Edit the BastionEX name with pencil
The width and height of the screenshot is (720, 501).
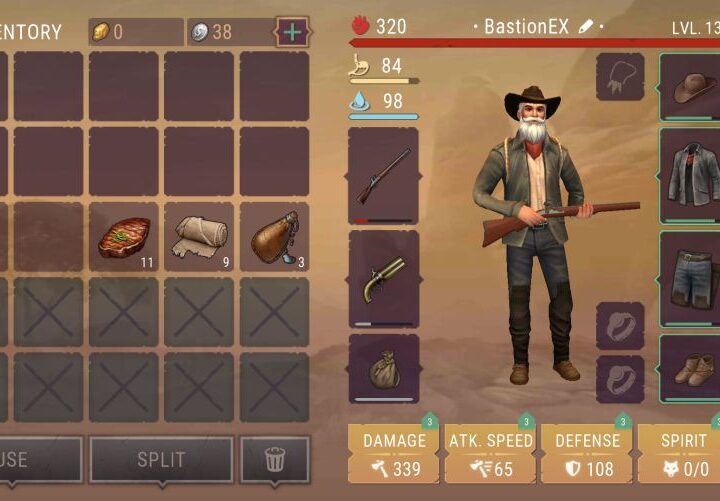click(x=586, y=26)
